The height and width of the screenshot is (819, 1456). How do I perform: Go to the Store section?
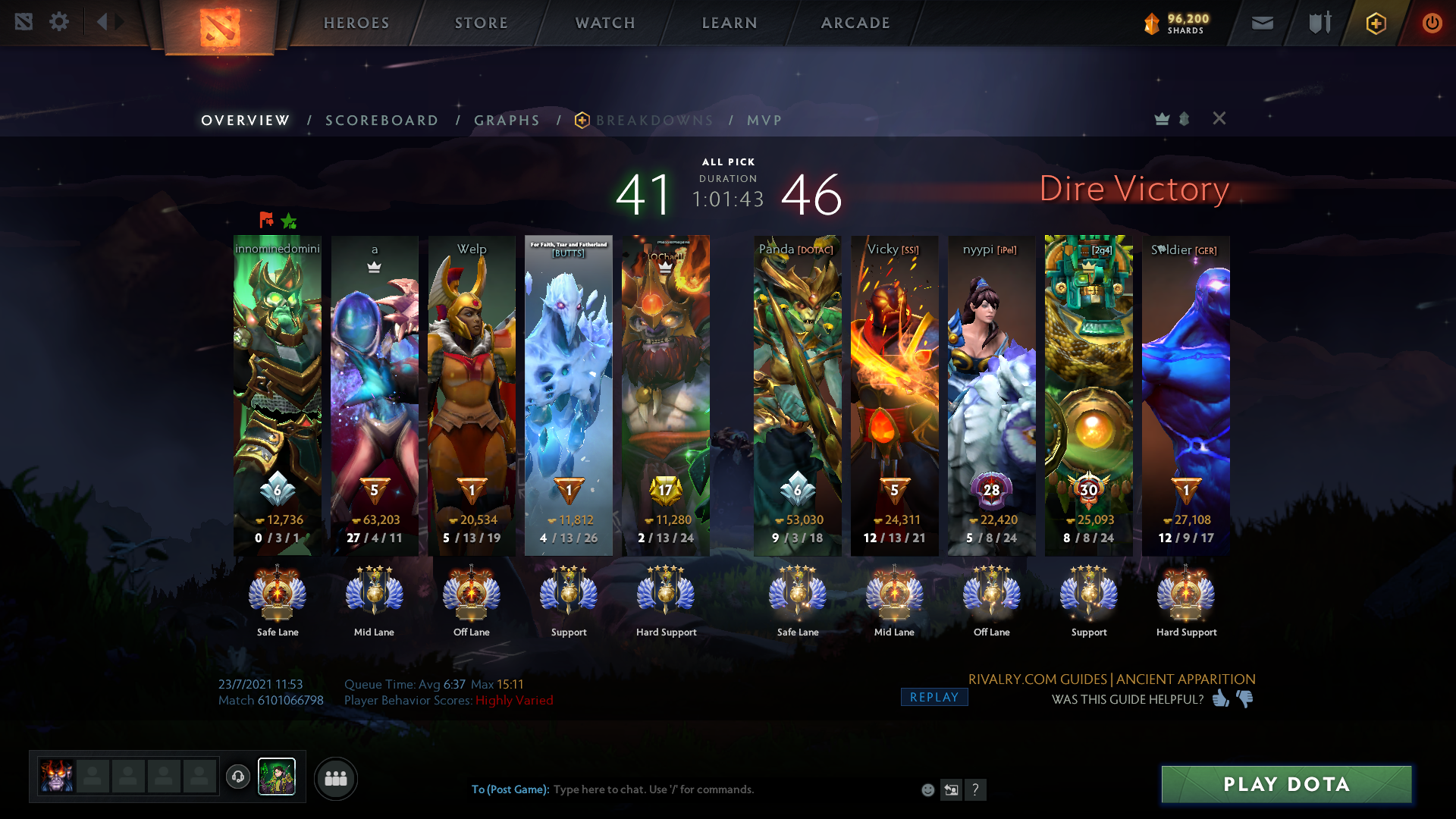482,23
